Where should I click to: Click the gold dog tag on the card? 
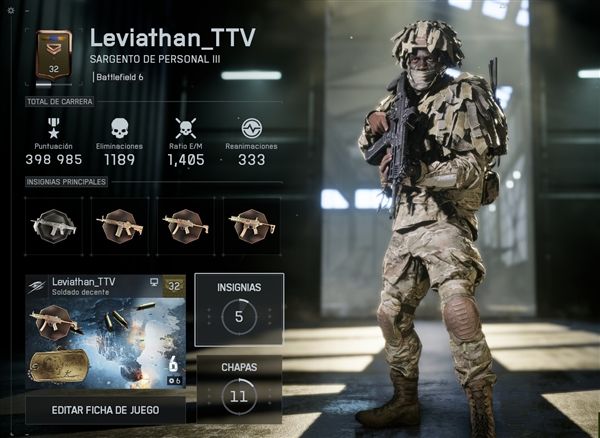59,367
